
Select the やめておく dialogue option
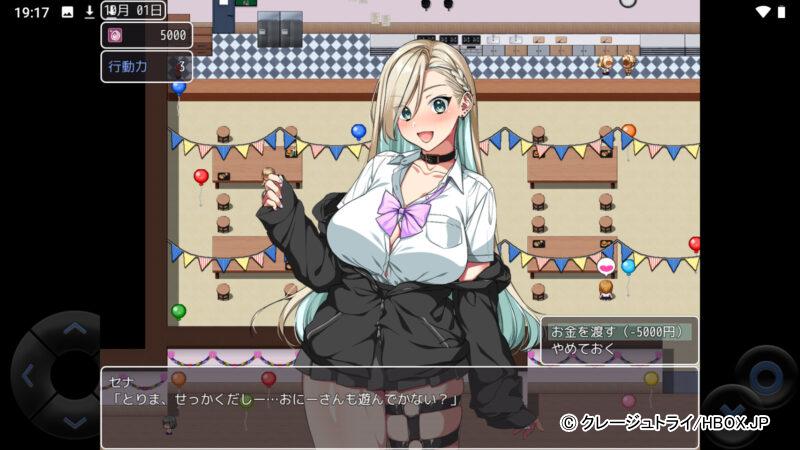pos(619,350)
